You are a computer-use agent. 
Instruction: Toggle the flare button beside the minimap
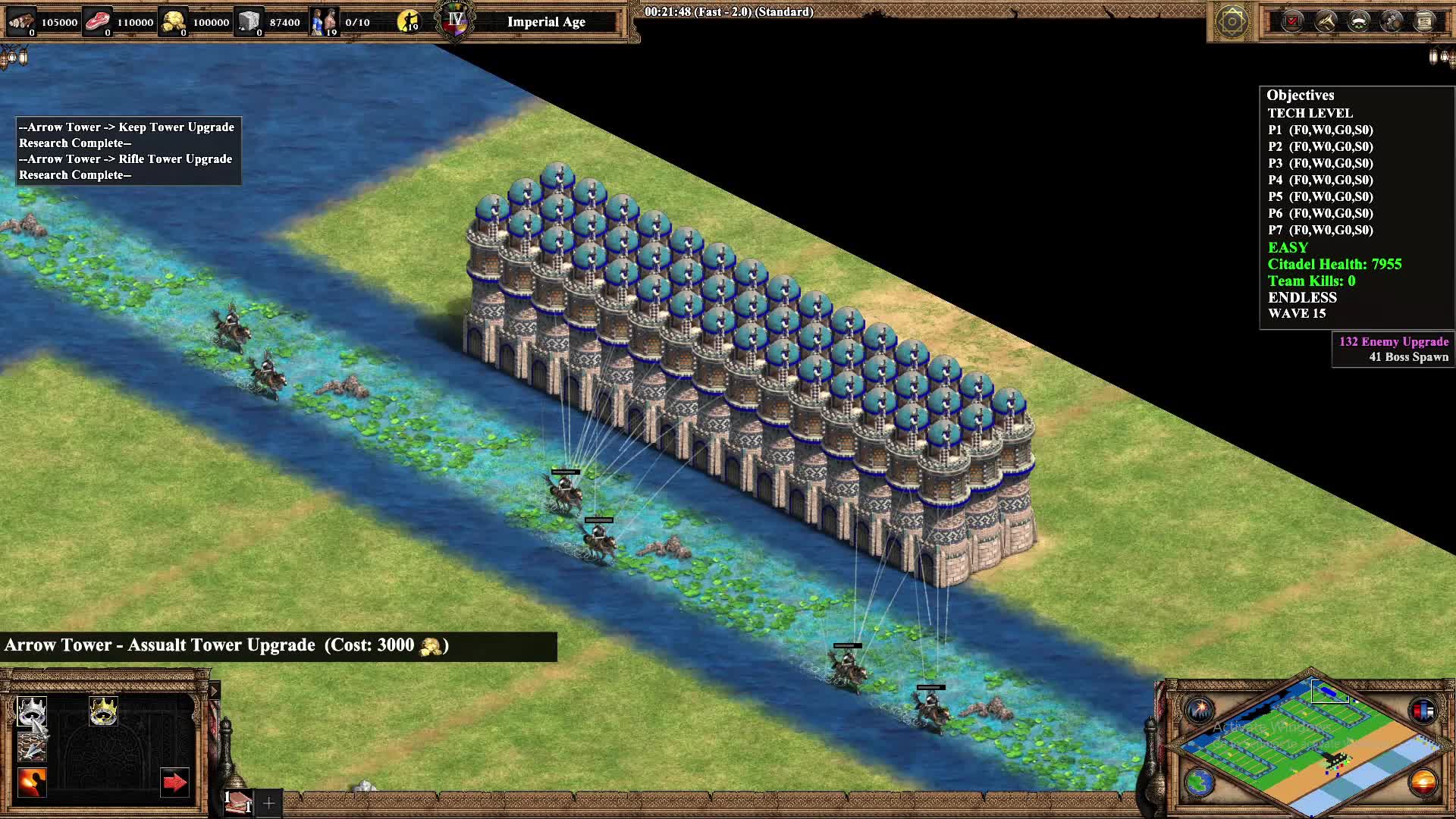click(x=1201, y=709)
